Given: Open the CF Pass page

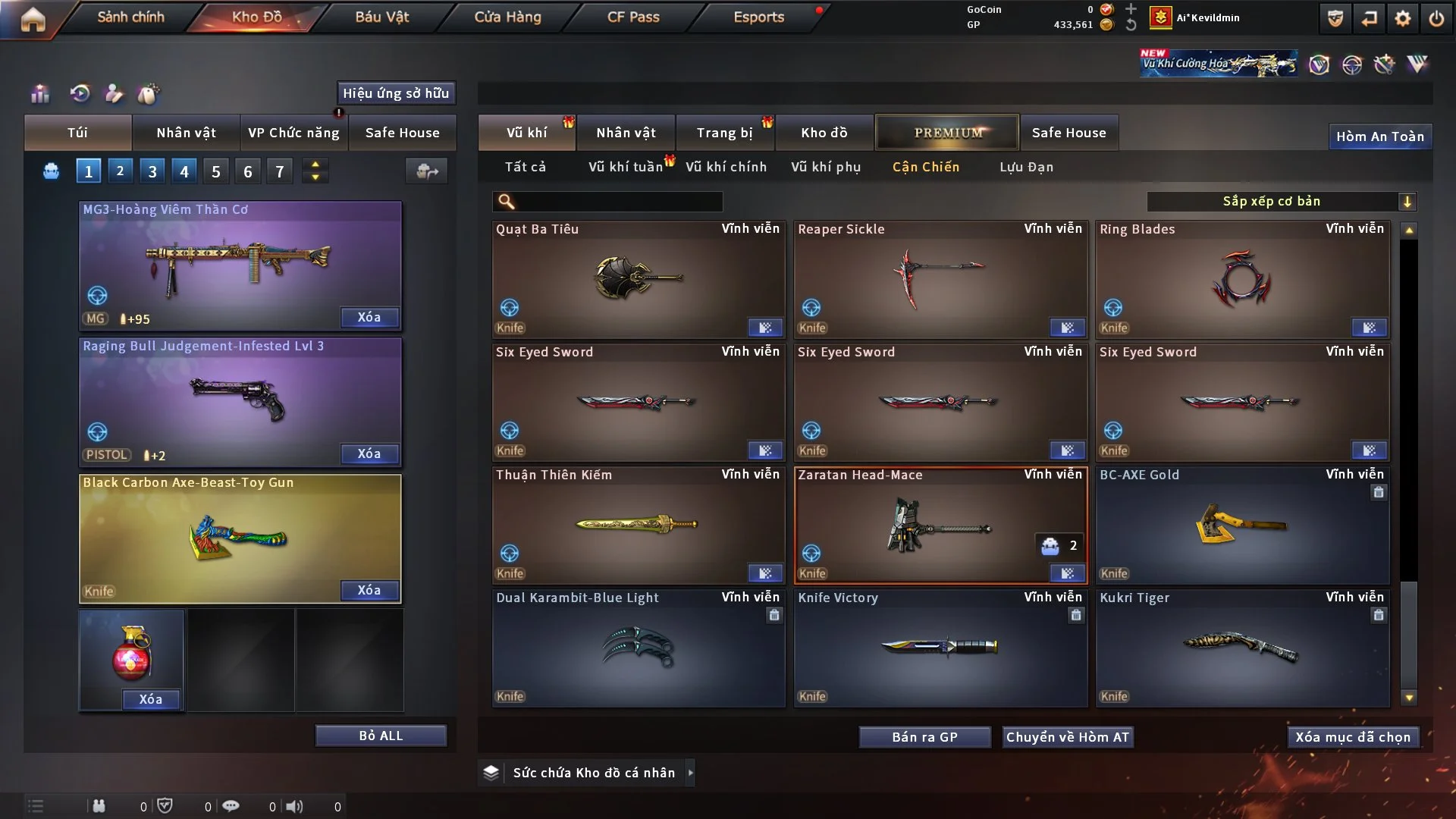Looking at the screenshot, I should tap(633, 17).
